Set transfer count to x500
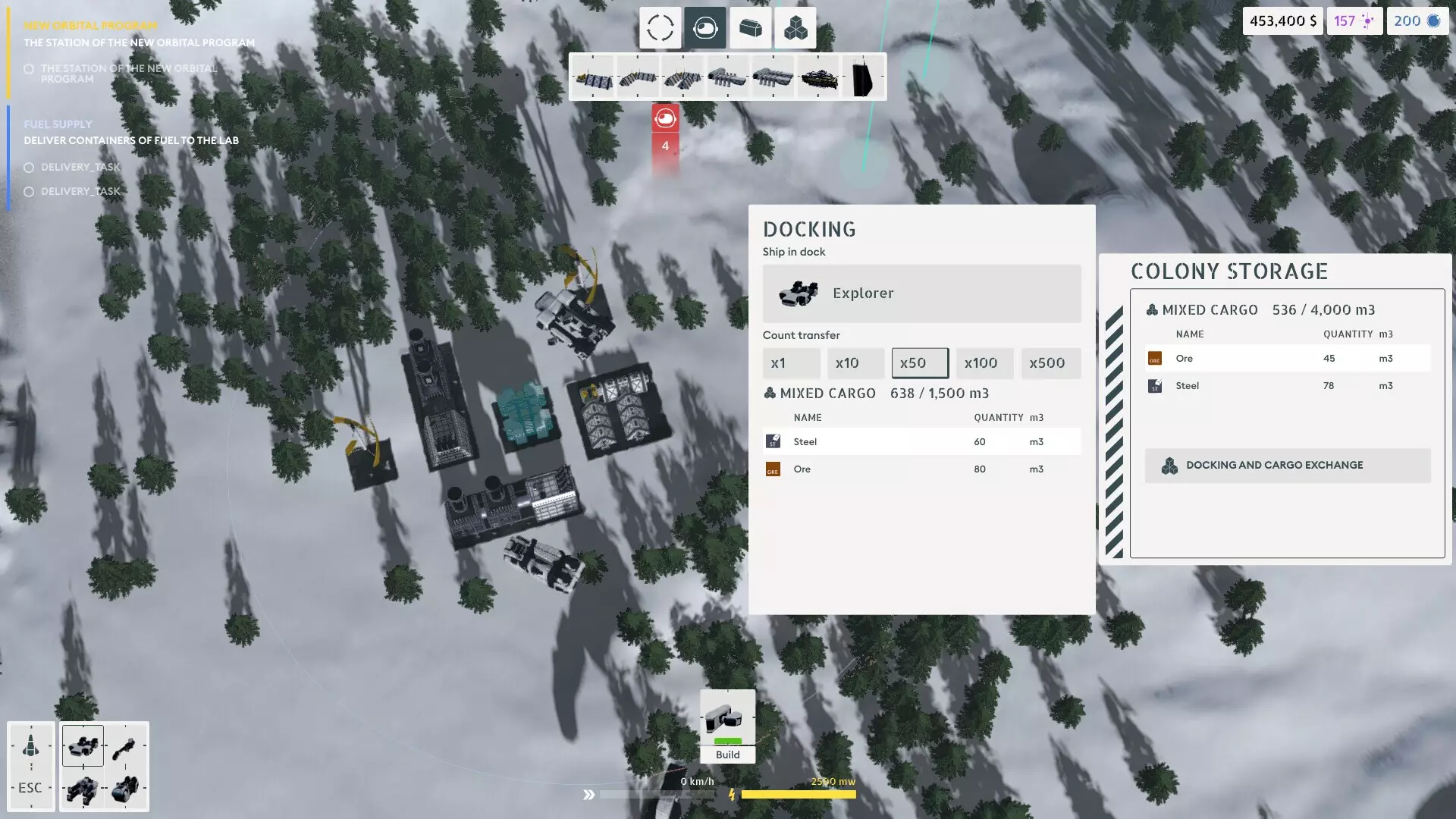The width and height of the screenshot is (1456, 819). pos(1050,362)
